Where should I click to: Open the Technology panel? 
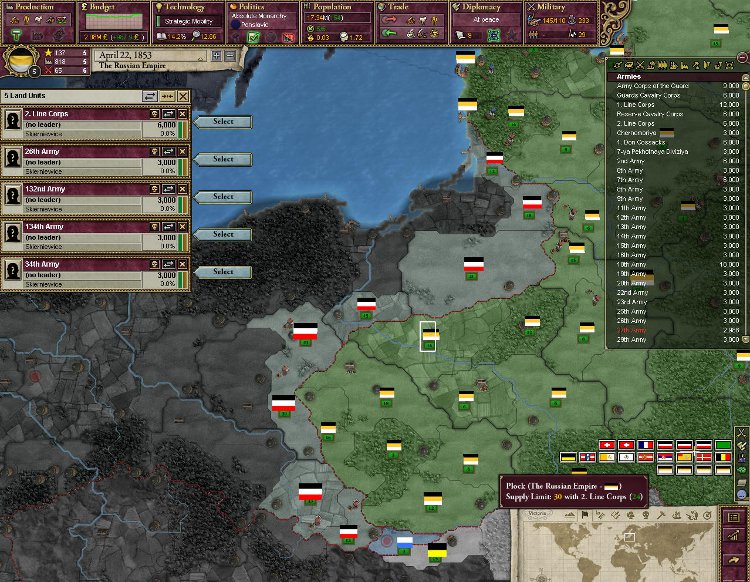coord(186,7)
